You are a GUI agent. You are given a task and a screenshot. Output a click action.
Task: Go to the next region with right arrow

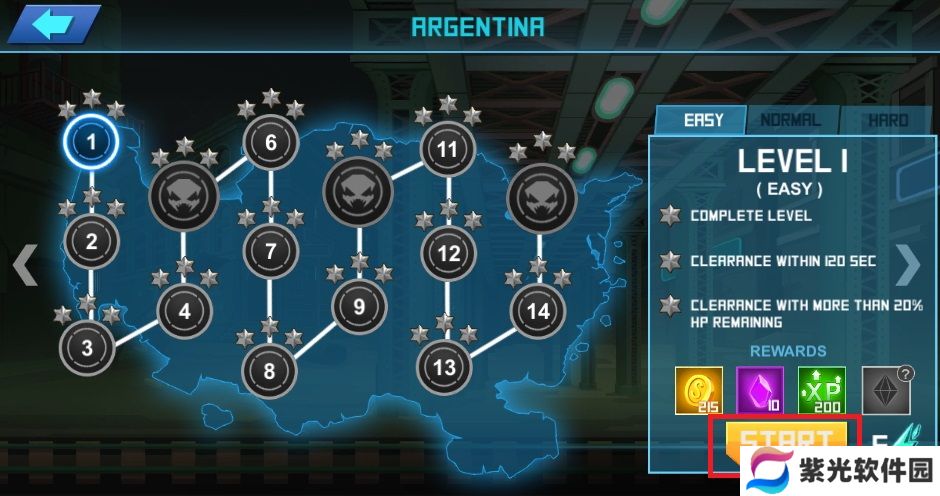pyautogui.click(x=908, y=265)
